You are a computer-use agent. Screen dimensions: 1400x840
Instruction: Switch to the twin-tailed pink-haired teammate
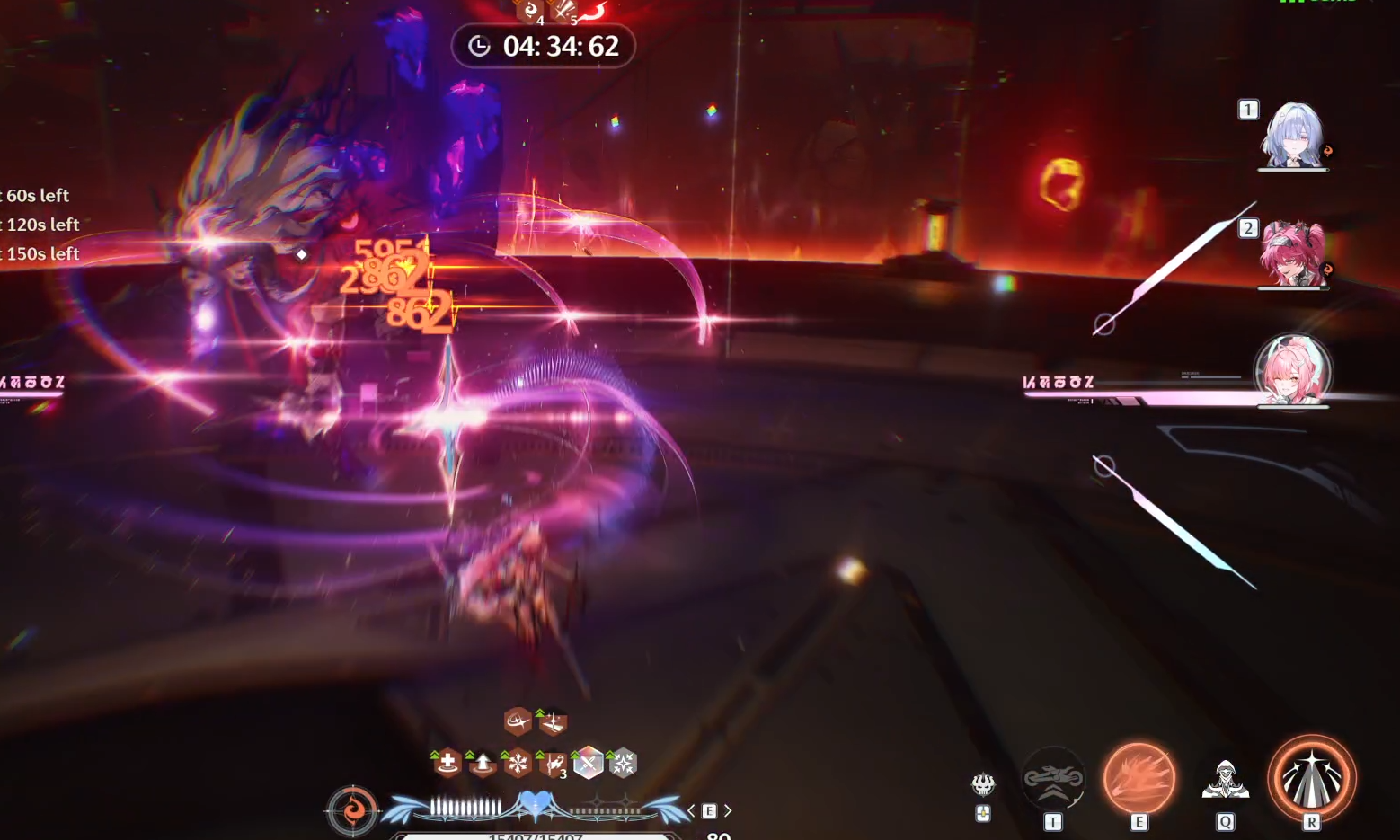tap(1292, 254)
